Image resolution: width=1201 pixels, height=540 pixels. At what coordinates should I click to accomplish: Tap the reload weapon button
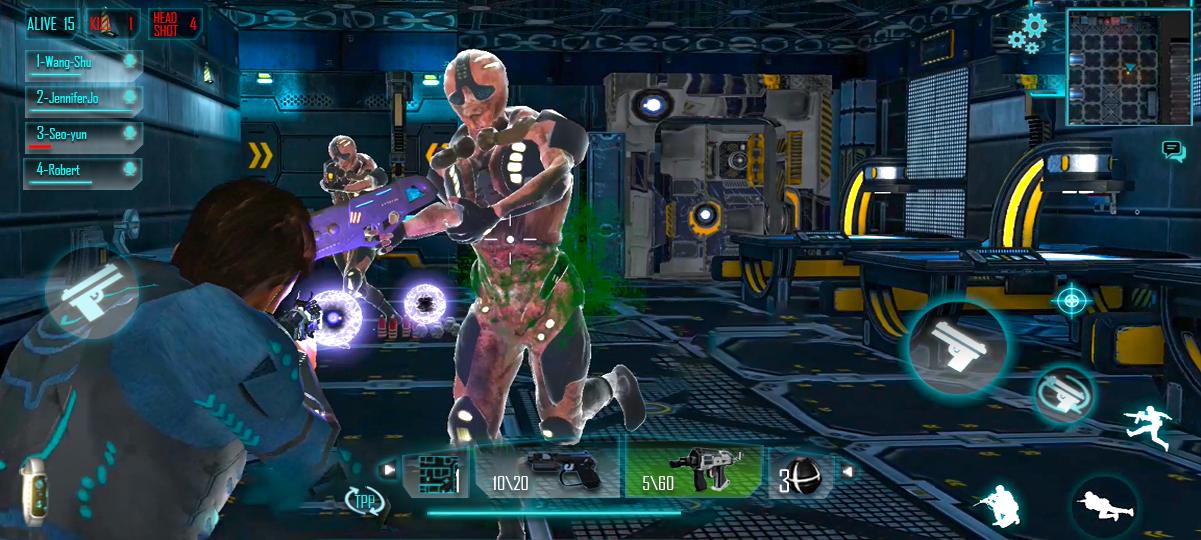[1061, 393]
